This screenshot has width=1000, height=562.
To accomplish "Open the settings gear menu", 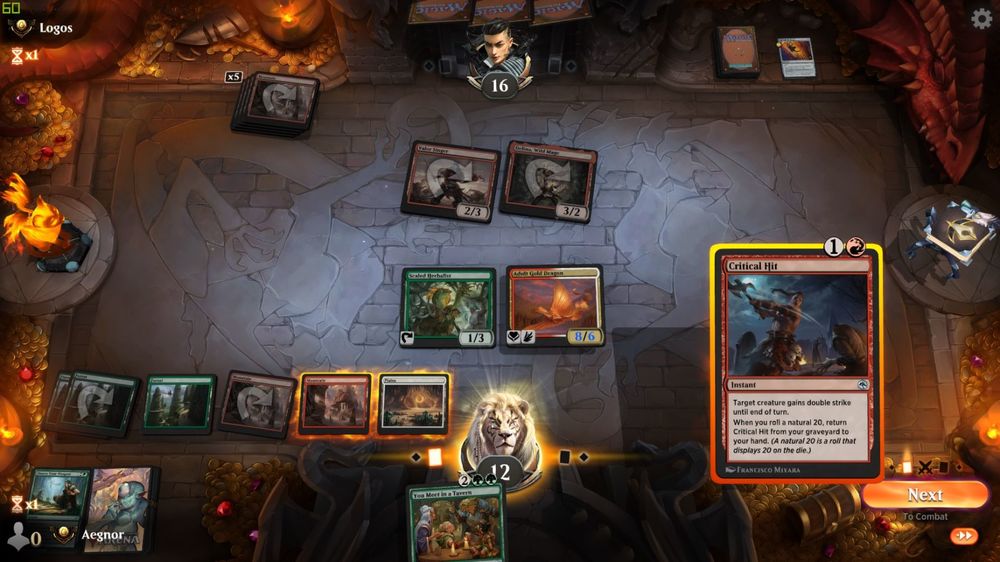I will click(x=982, y=18).
